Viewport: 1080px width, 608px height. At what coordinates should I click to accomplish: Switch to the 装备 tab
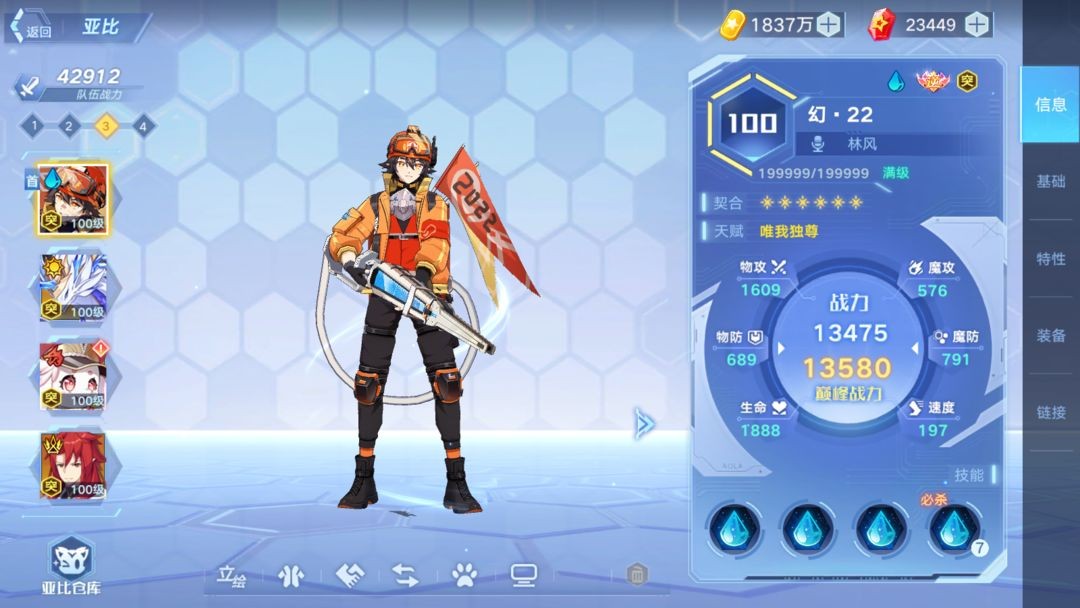(x=1050, y=335)
